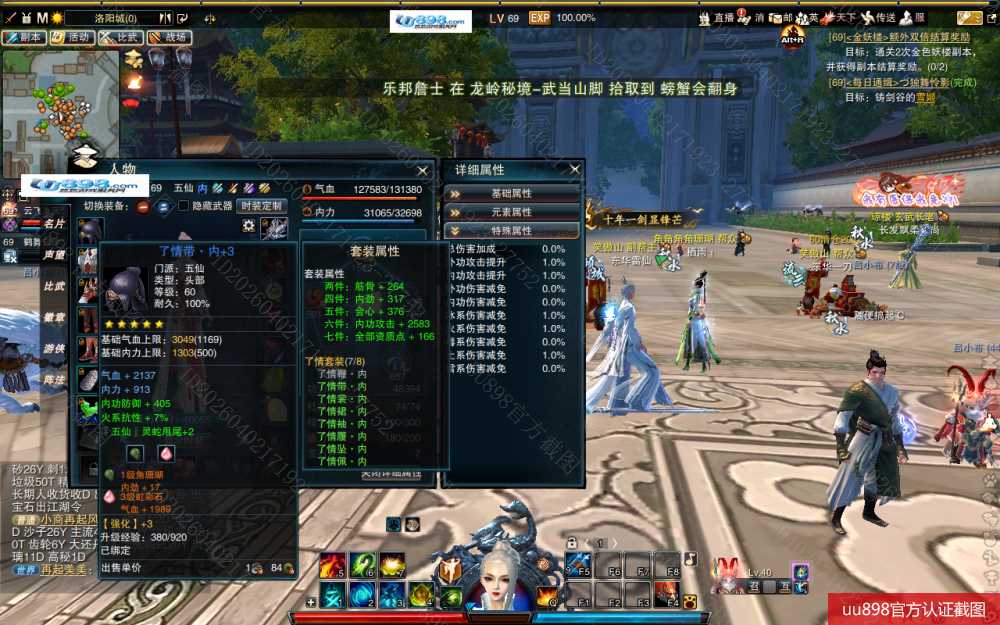Close the 详细属性 detailed attributes panel
1000x625 pixels.
click(575, 170)
